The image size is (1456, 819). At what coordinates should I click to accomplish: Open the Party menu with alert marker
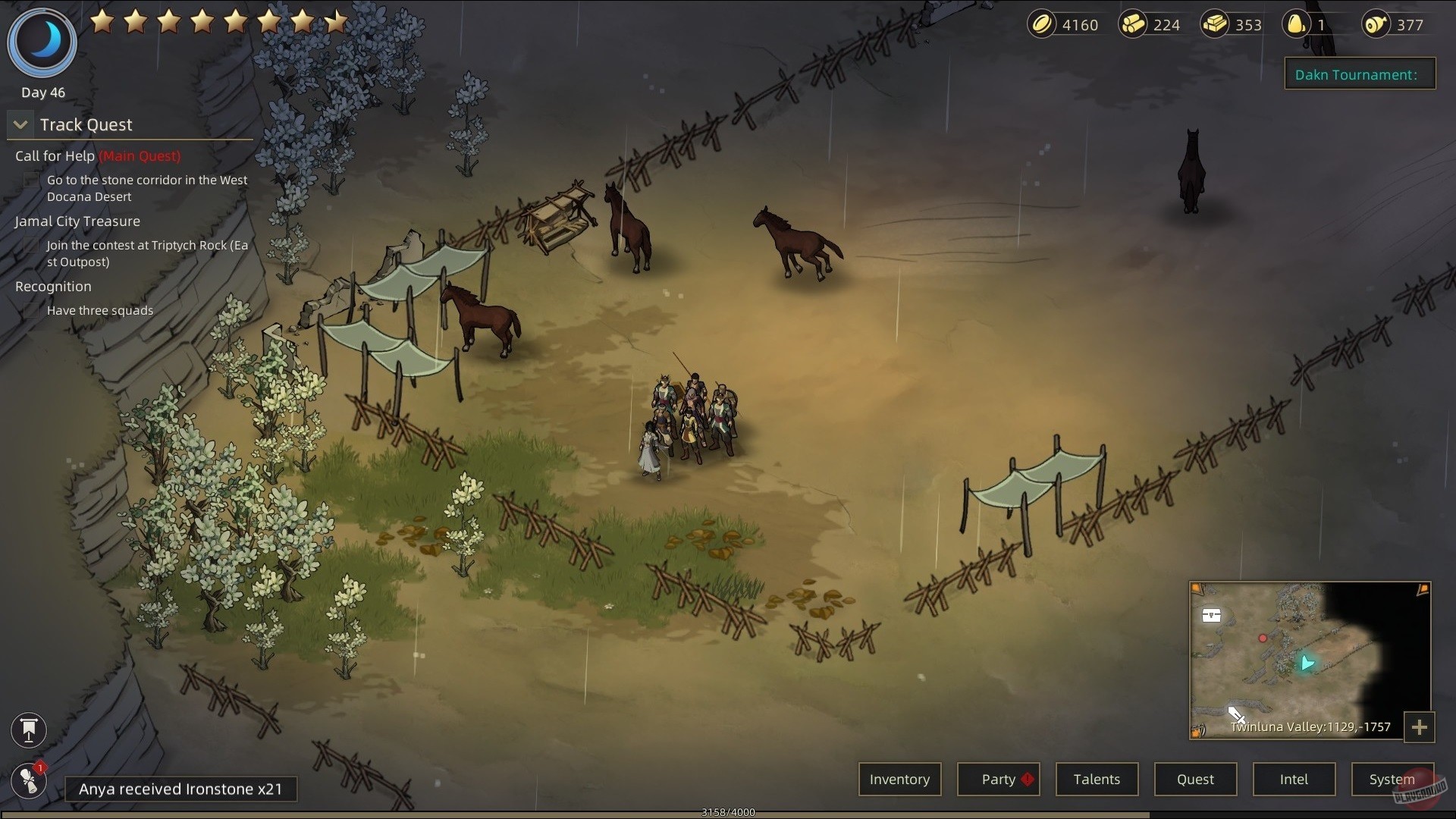coord(998,779)
